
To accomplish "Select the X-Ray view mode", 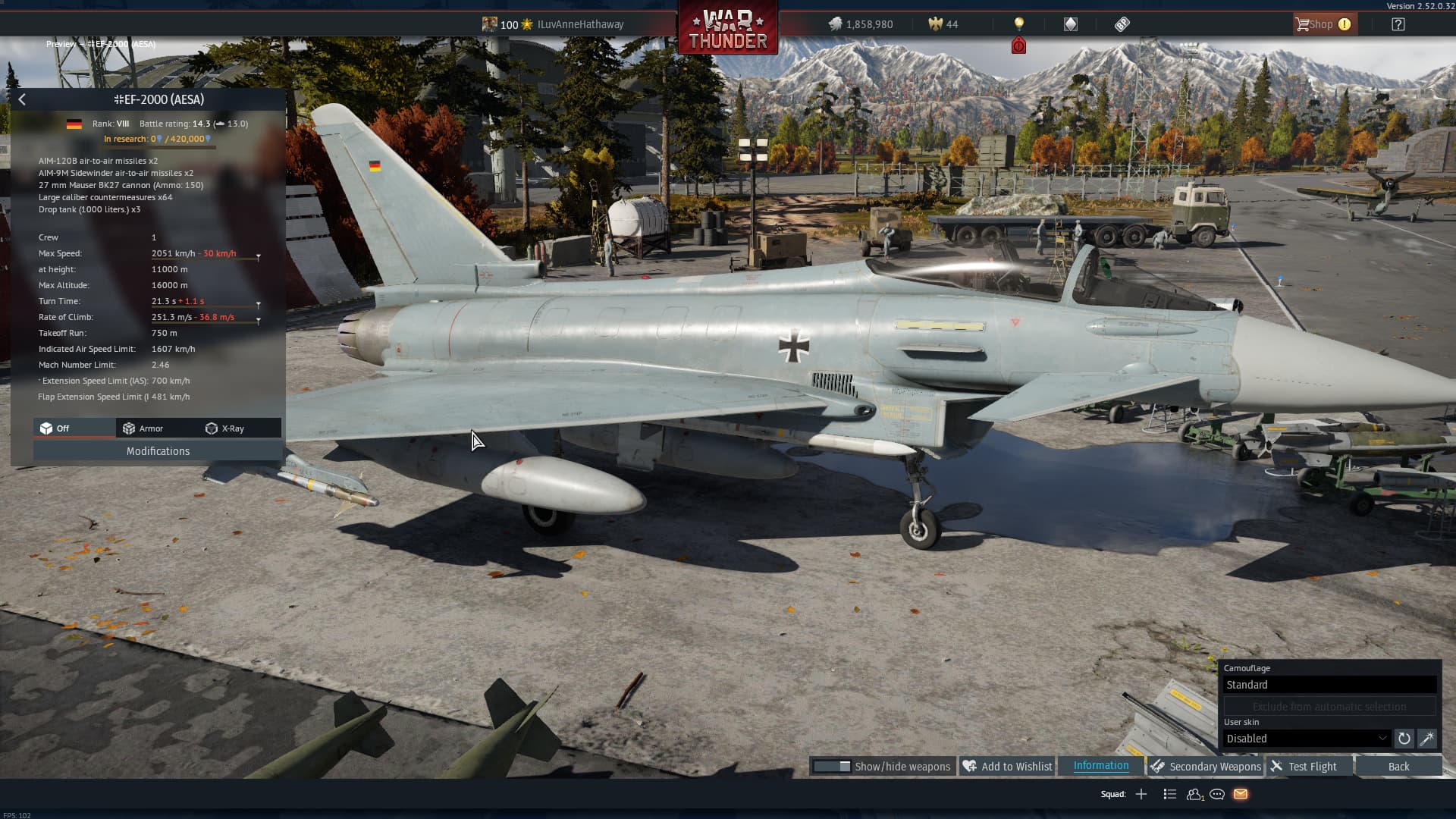I will [225, 428].
